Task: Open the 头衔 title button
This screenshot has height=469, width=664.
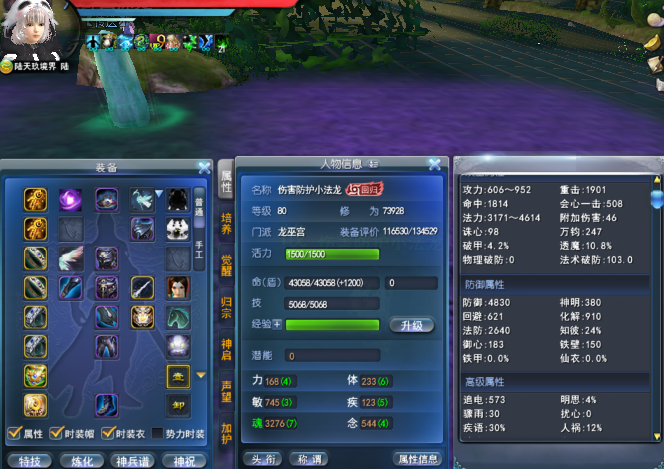Action: [262, 459]
